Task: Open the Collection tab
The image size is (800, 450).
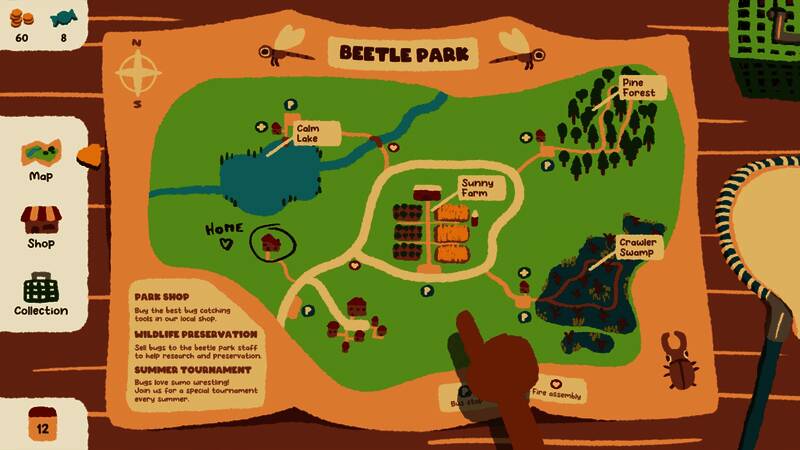Action: 41,295
